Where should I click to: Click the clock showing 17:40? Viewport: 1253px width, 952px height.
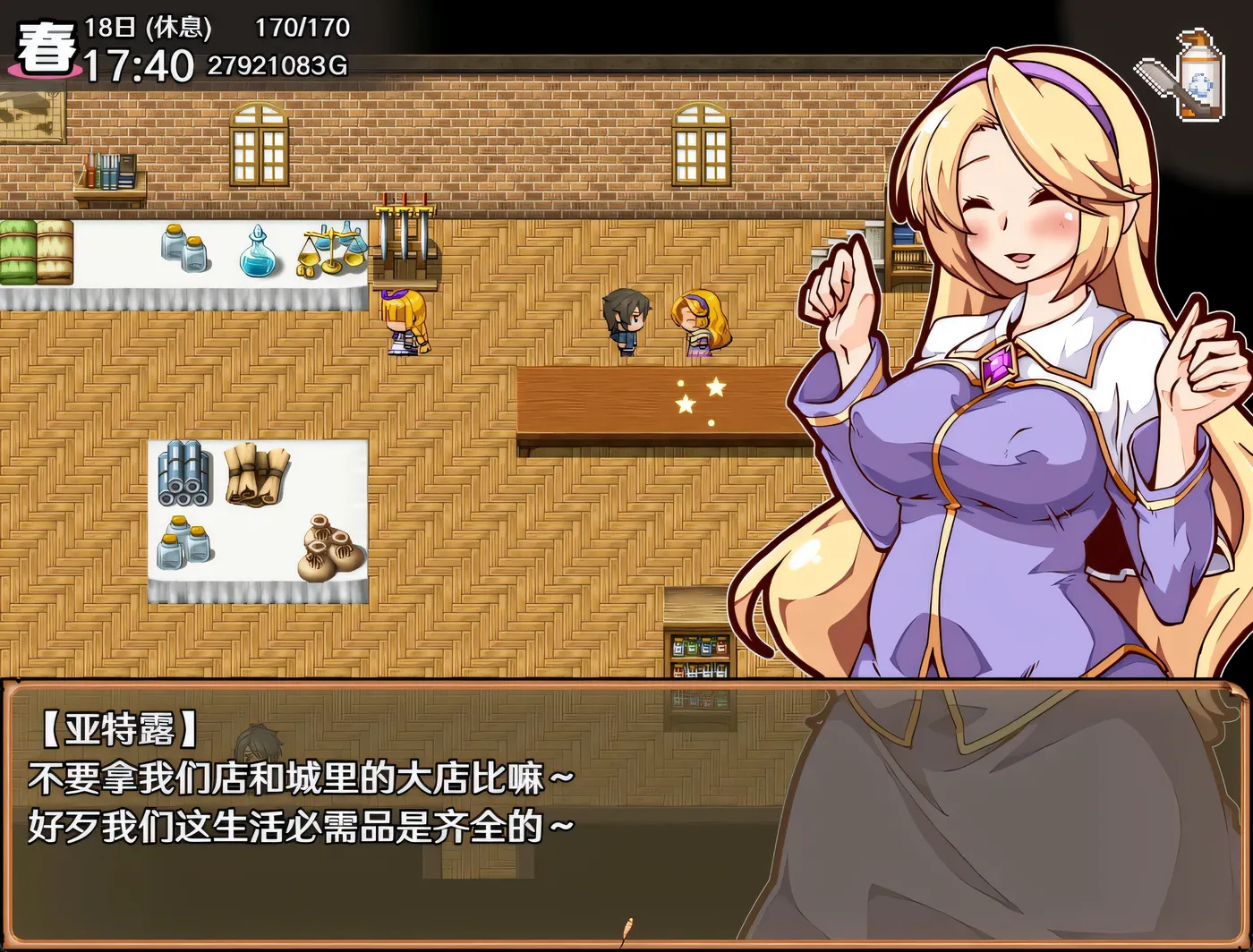tap(139, 63)
